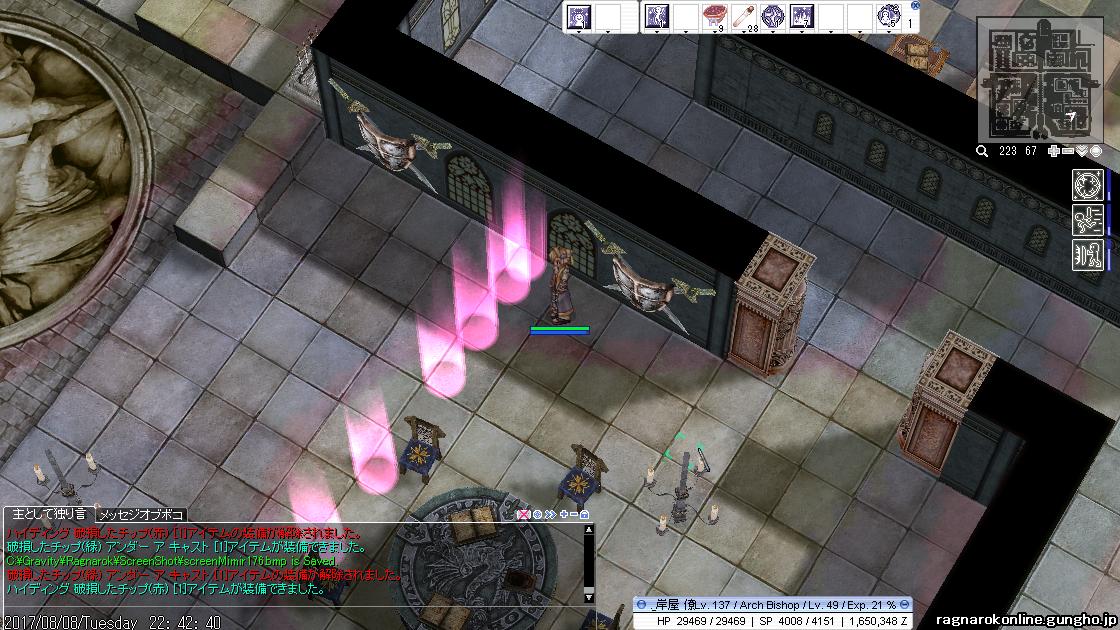Zoom out the minimap with minus button
This screenshot has height=630, width=1120.
pos(1067,151)
